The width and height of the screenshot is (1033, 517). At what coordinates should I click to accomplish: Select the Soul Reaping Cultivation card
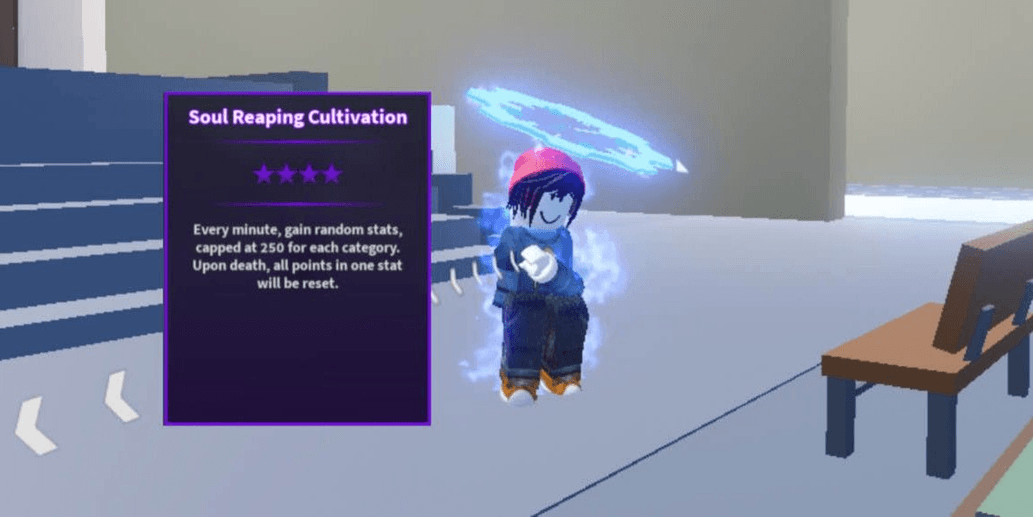(x=297, y=258)
